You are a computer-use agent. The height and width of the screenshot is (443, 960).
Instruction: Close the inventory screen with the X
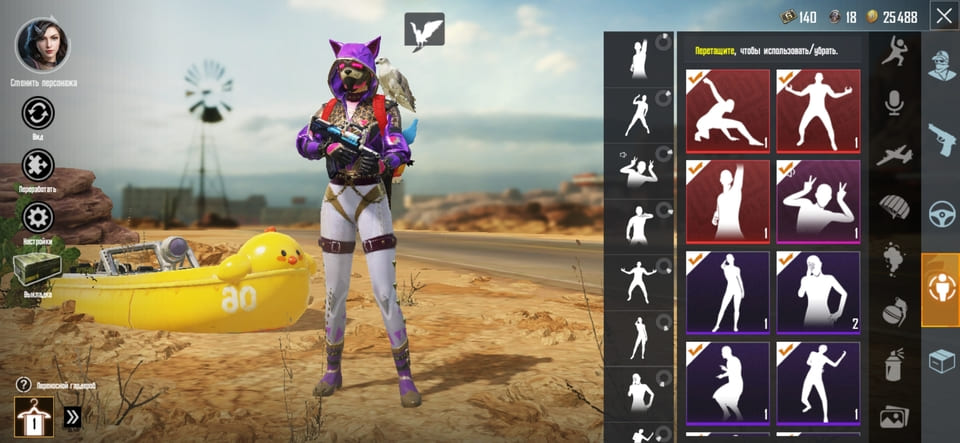[943, 16]
